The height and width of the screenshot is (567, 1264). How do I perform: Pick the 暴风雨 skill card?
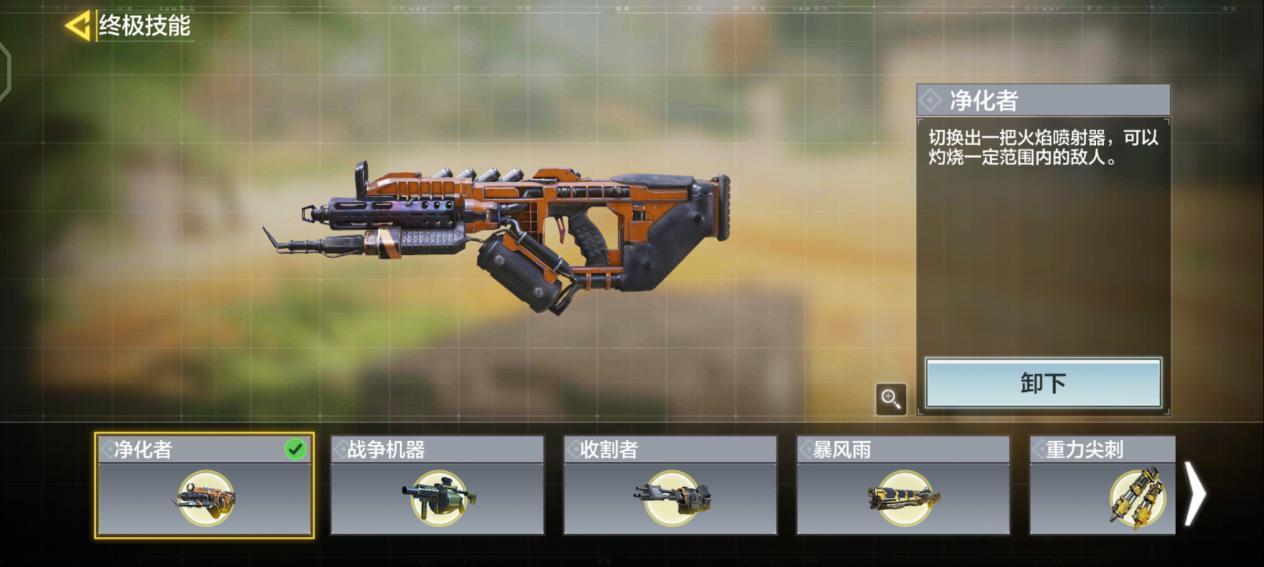(903, 486)
